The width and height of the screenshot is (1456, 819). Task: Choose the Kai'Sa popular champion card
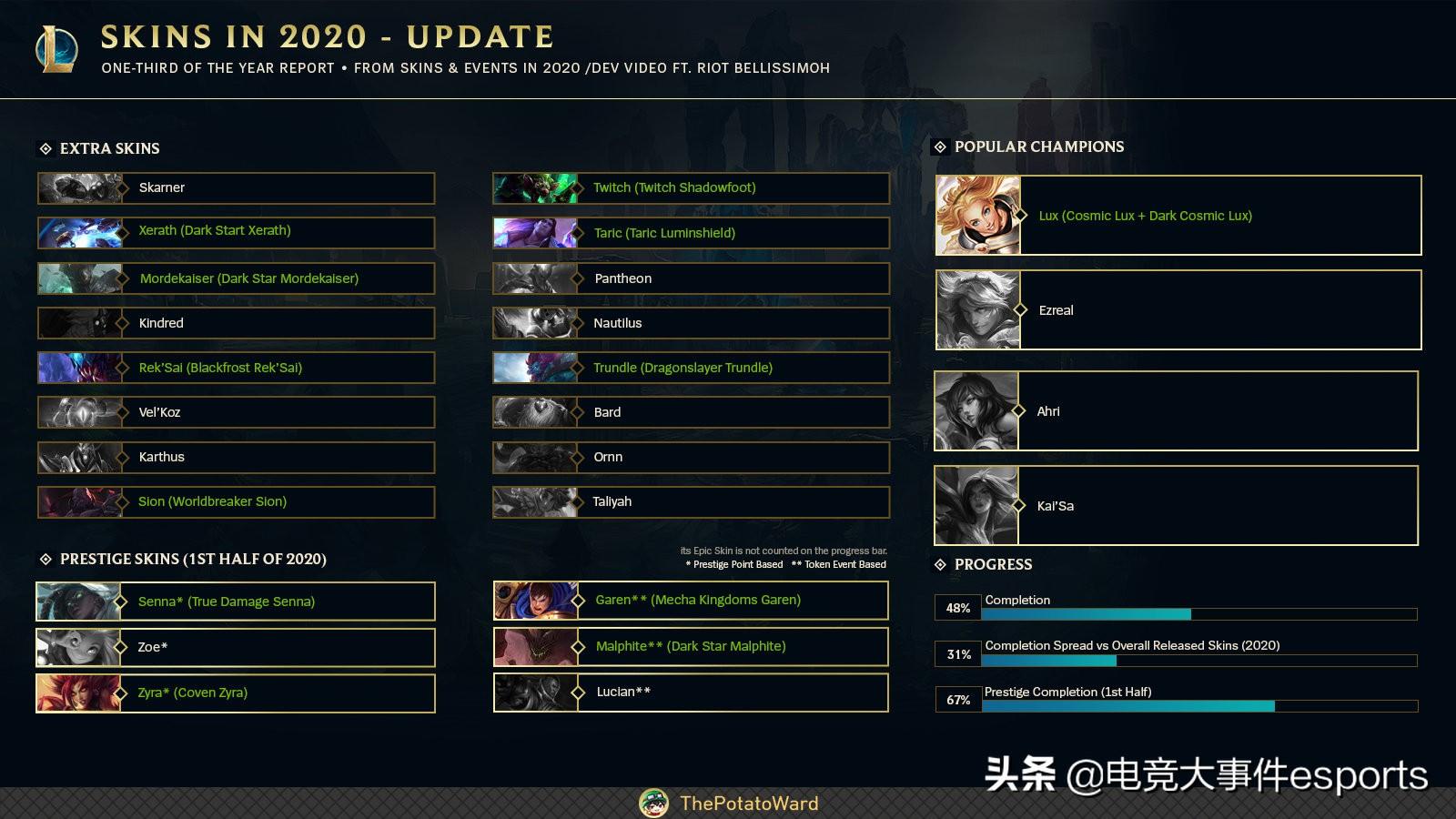pos(1177,506)
